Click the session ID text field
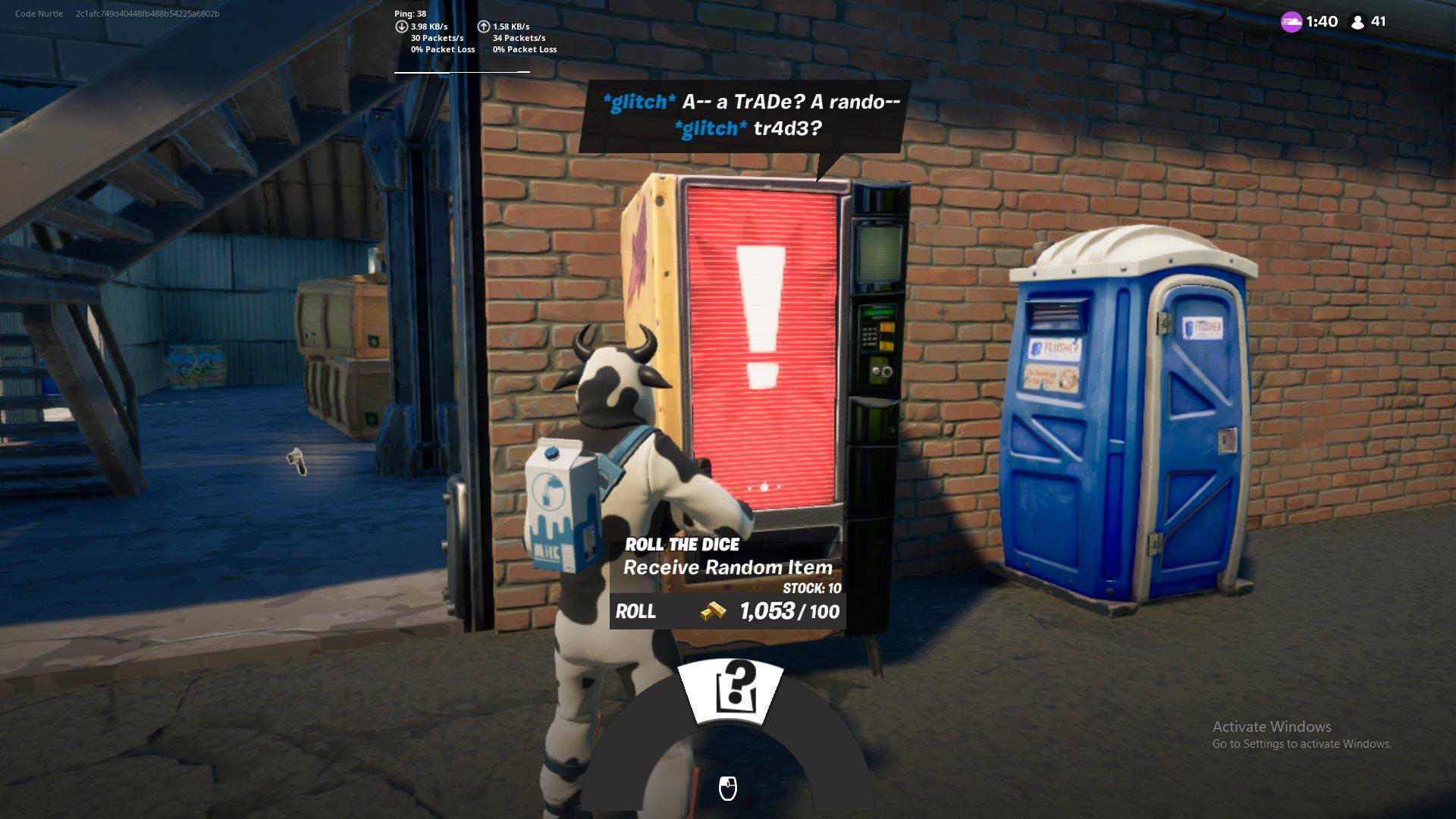Screen dimensions: 1456x819 pos(148,12)
